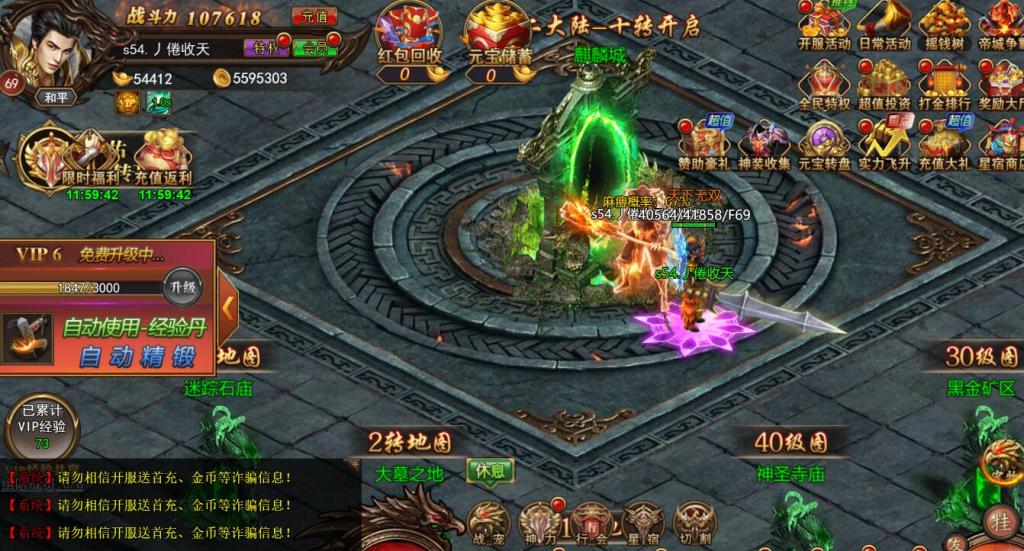Open the green 会员 membership button
Screen dimensions: 1024x551
(x=315, y=48)
